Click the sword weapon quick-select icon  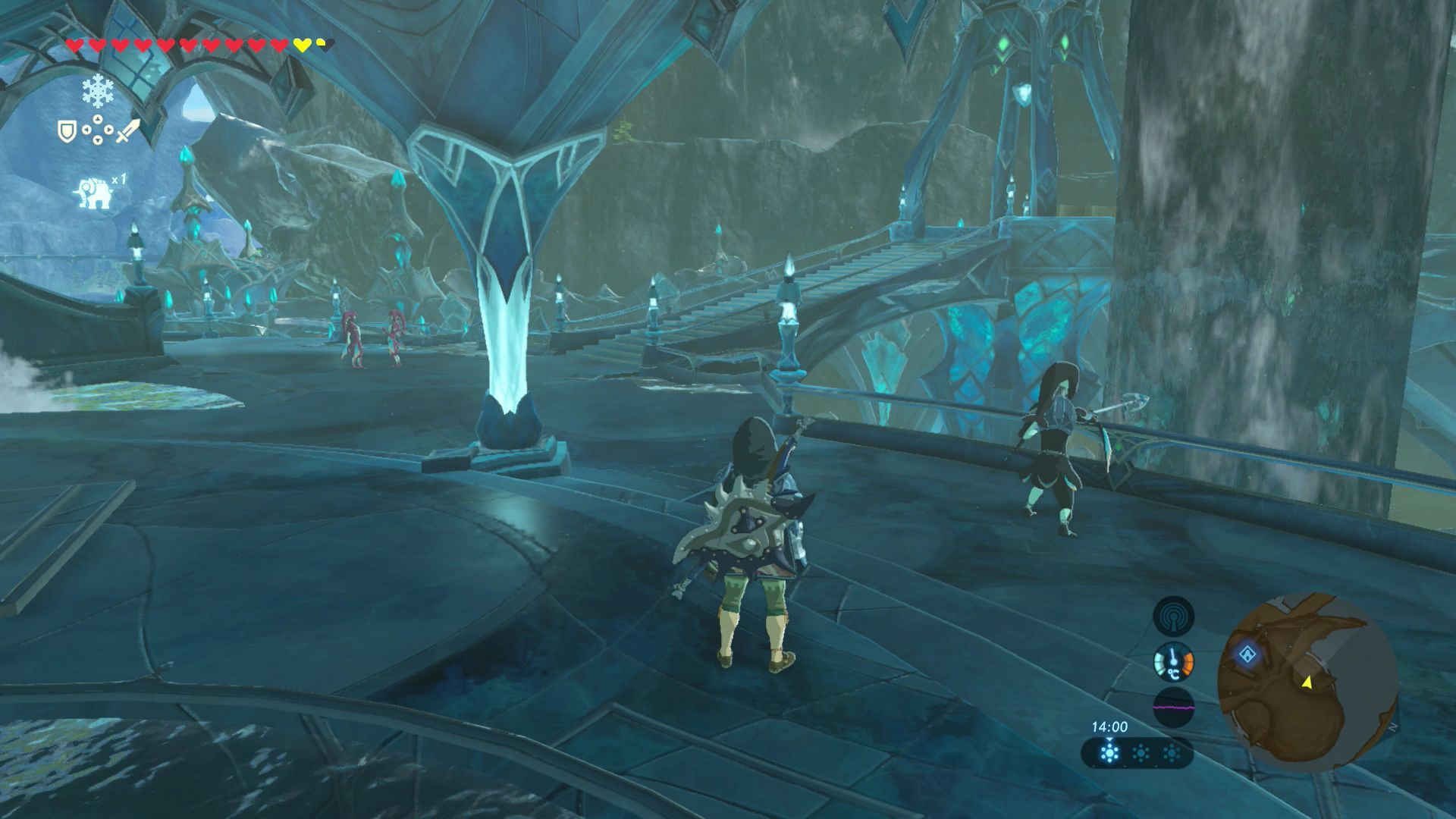pos(129,131)
